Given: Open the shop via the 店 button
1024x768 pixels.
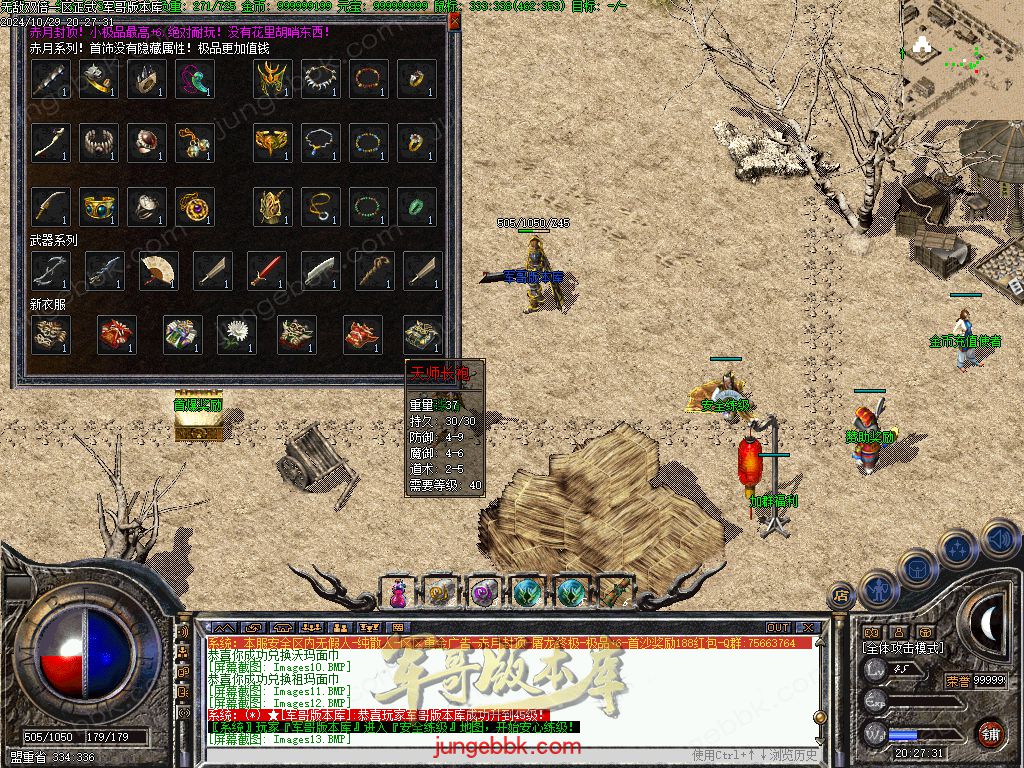Looking at the screenshot, I should point(841,597).
